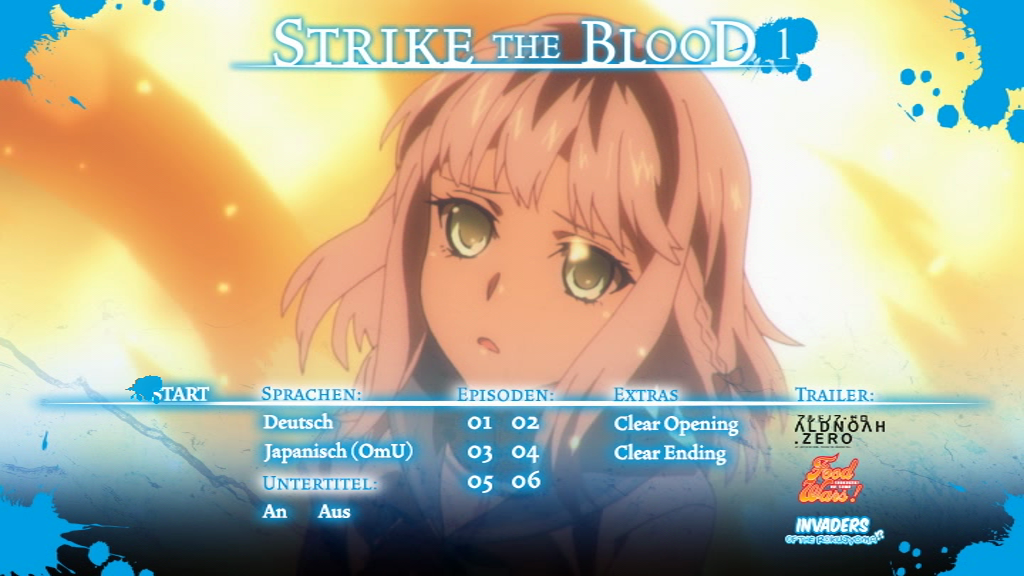Turn subtitles off with Aus
The height and width of the screenshot is (576, 1024).
[x=334, y=511]
